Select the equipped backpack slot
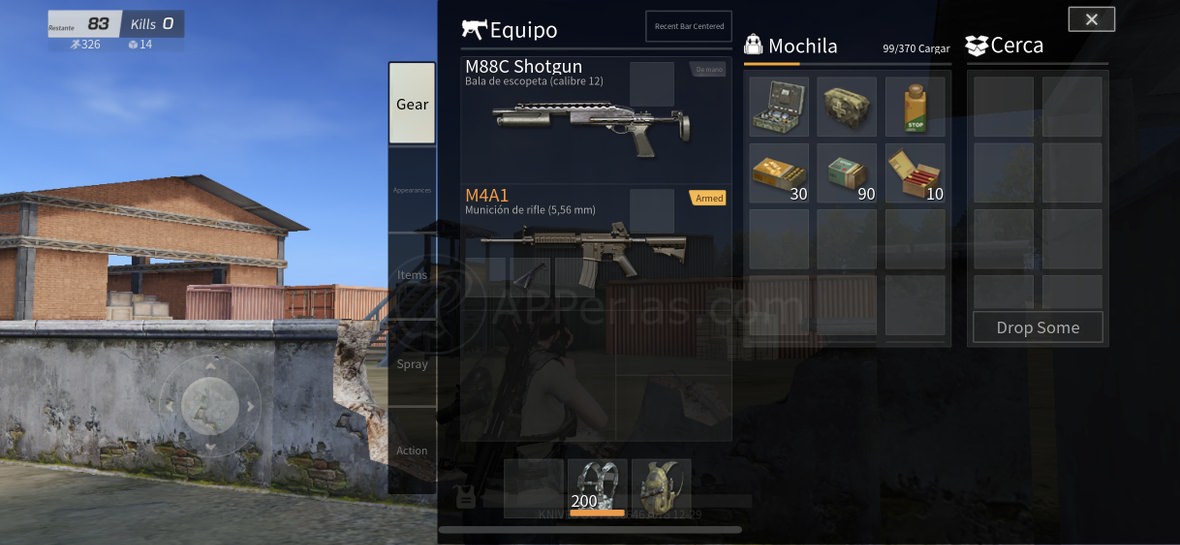 [661, 488]
